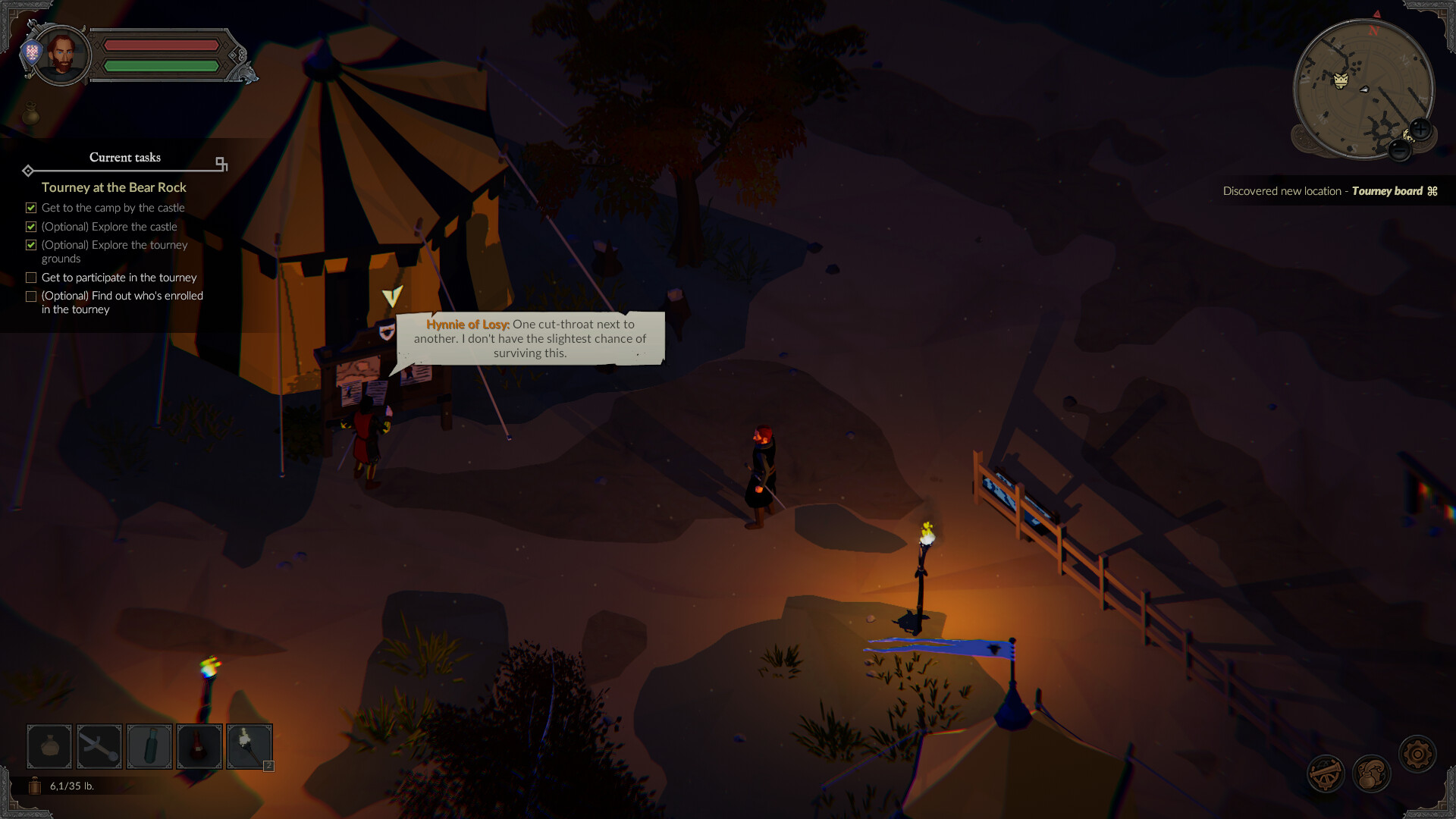Click Hynnie of Losy's speech bubble

[x=531, y=338]
